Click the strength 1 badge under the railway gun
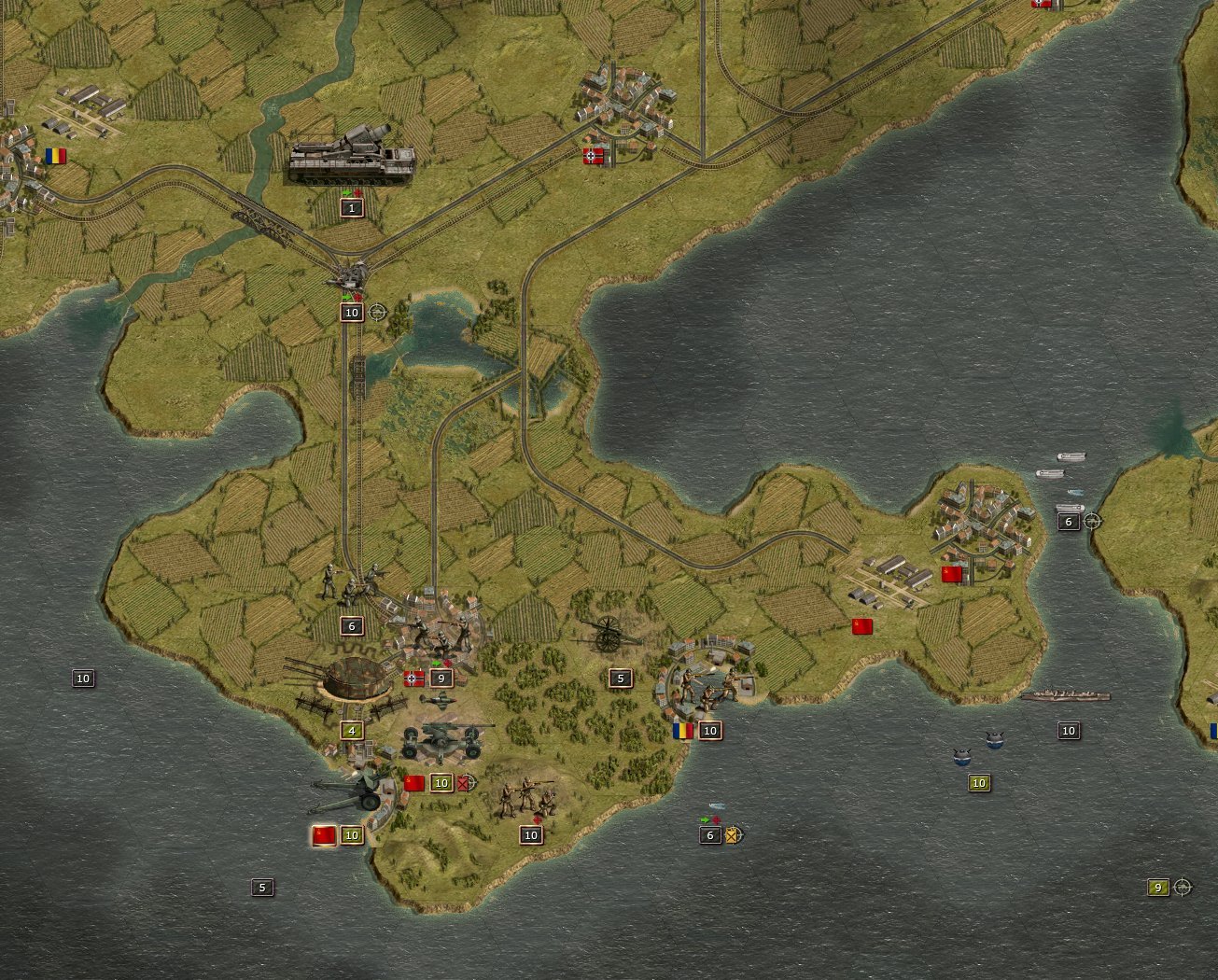The width and height of the screenshot is (1218, 980). 351,207
